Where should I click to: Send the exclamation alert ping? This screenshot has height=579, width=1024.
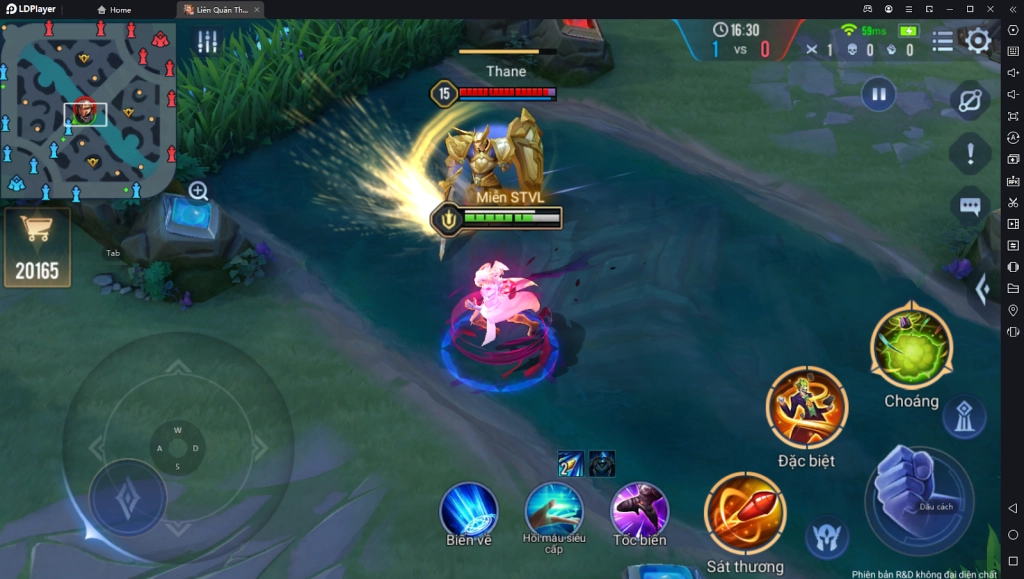pyautogui.click(x=969, y=154)
